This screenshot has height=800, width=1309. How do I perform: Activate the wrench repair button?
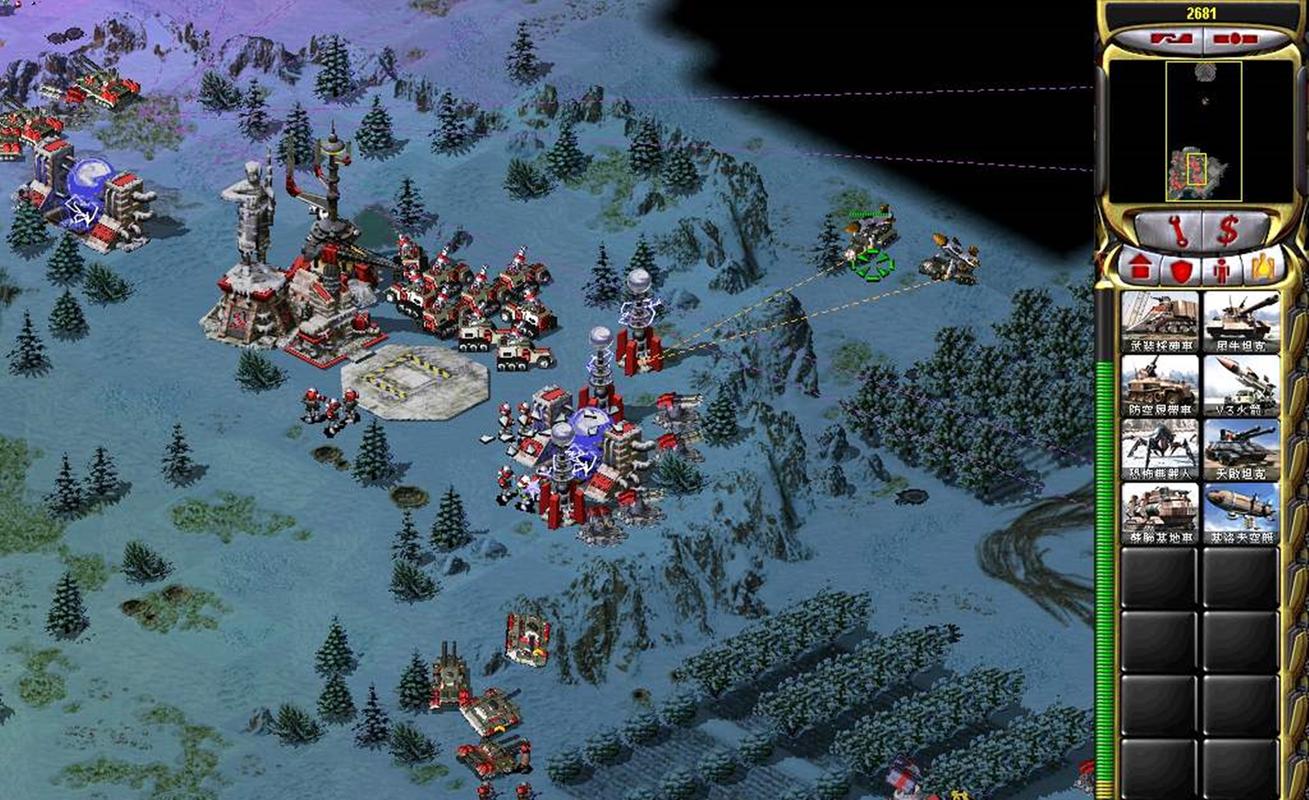(x=1179, y=231)
